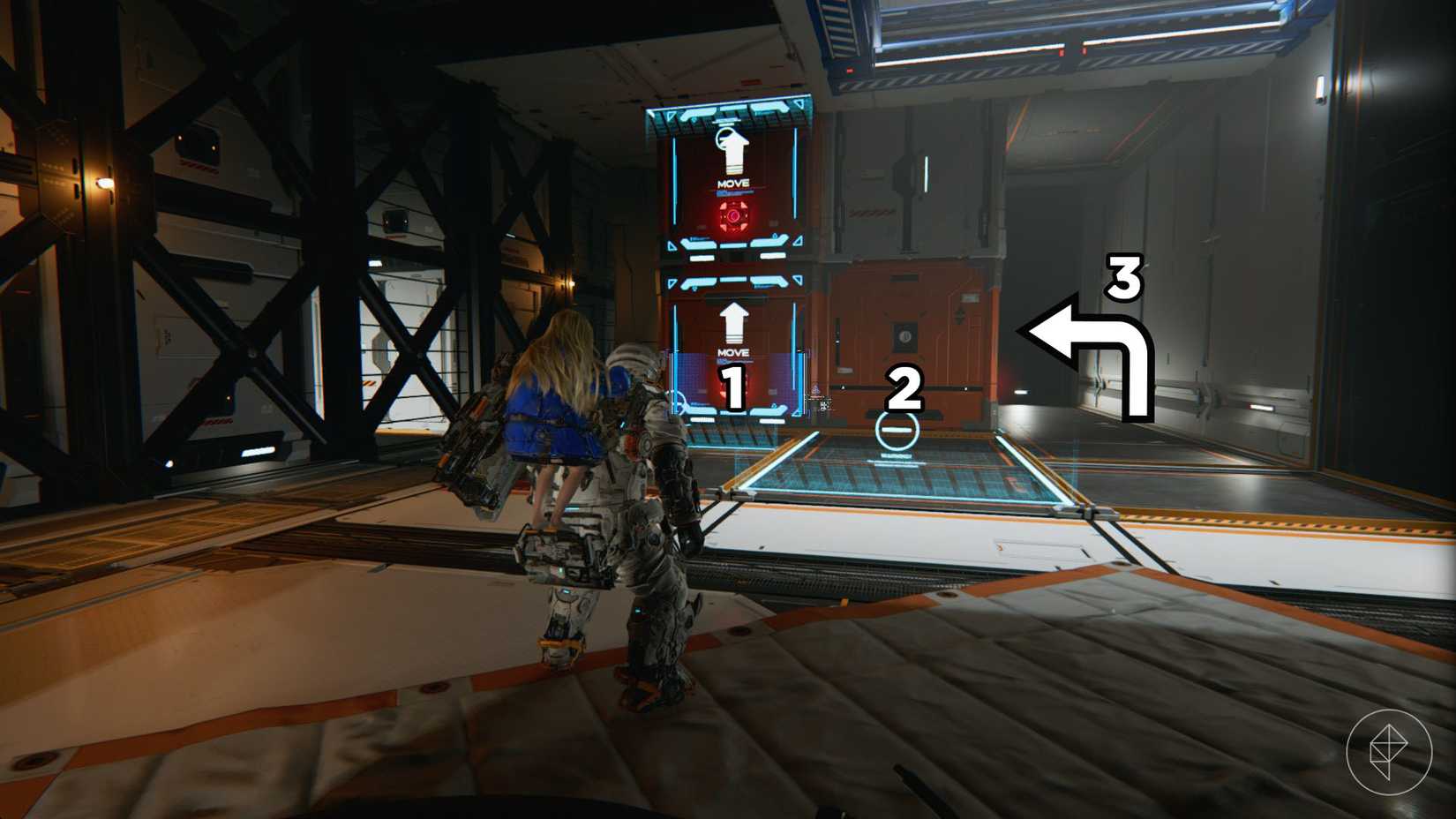Select the annotation labeled 3
This screenshot has width=1456, height=819.
pos(1122,278)
